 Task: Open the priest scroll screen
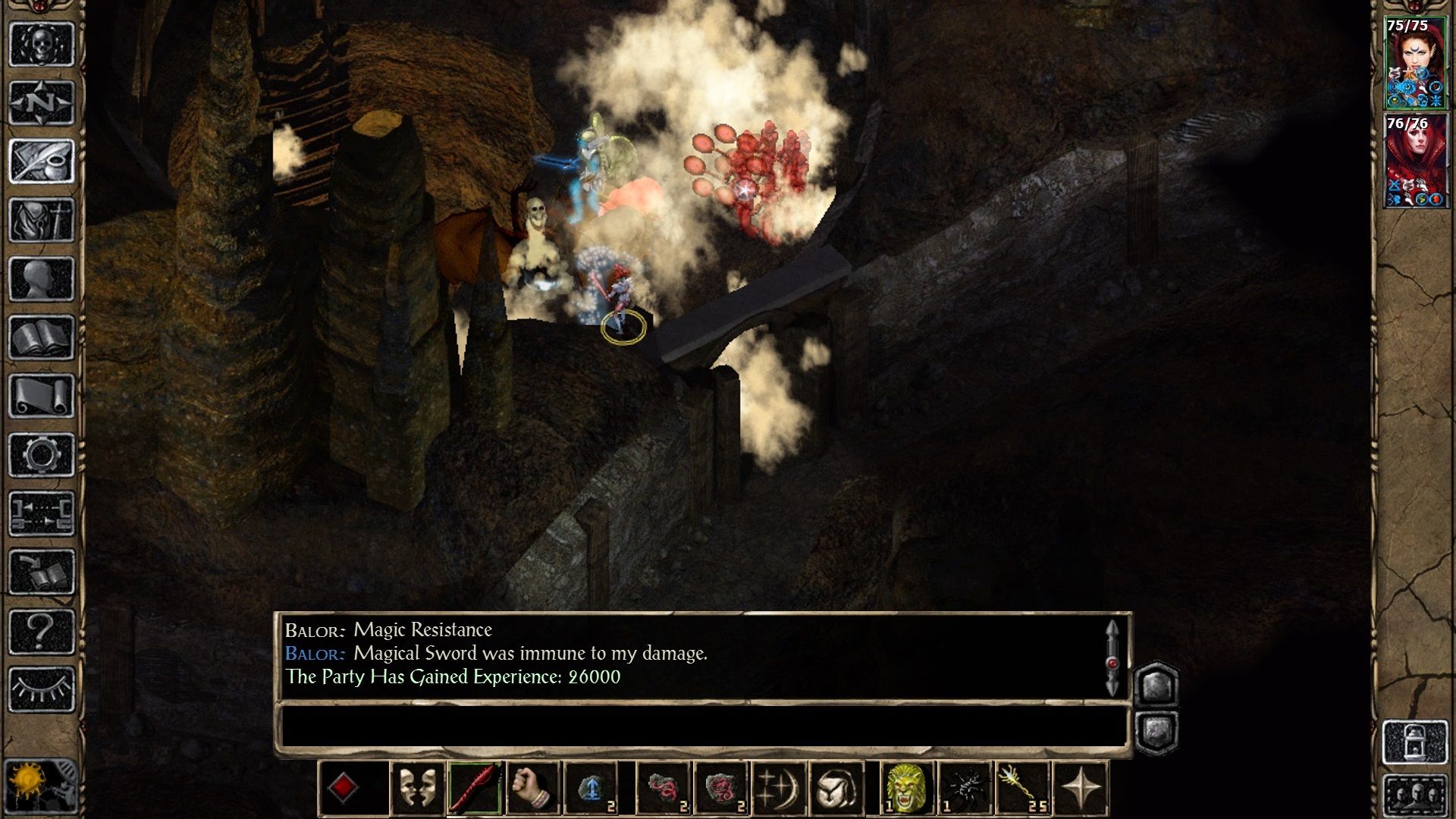pos(42,396)
